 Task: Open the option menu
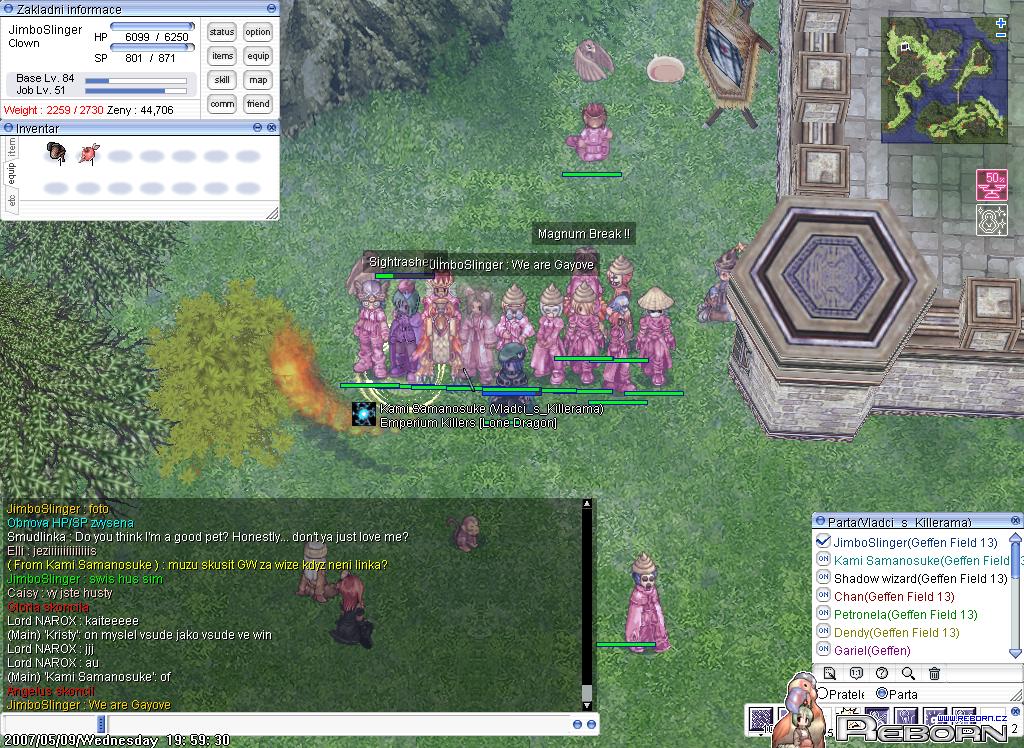(x=258, y=32)
